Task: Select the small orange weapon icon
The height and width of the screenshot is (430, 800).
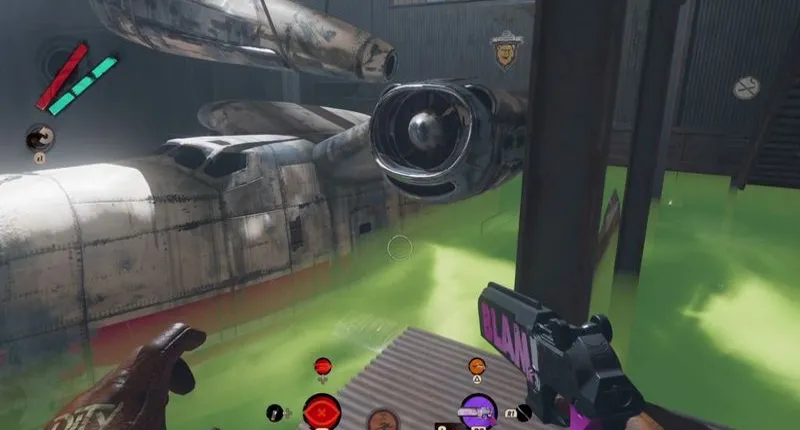Action: point(477,367)
